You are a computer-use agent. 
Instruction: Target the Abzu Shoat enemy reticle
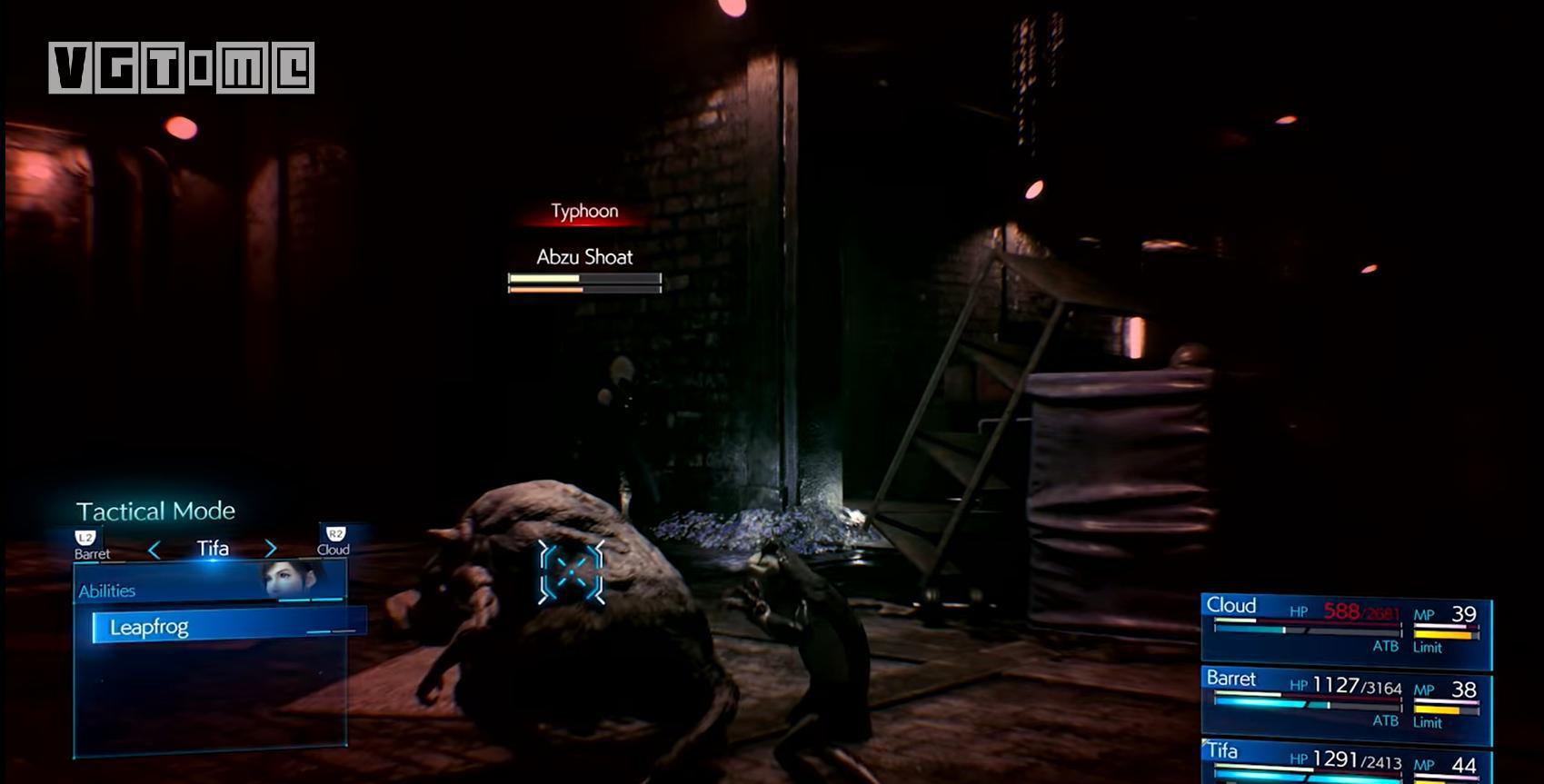tap(571, 571)
